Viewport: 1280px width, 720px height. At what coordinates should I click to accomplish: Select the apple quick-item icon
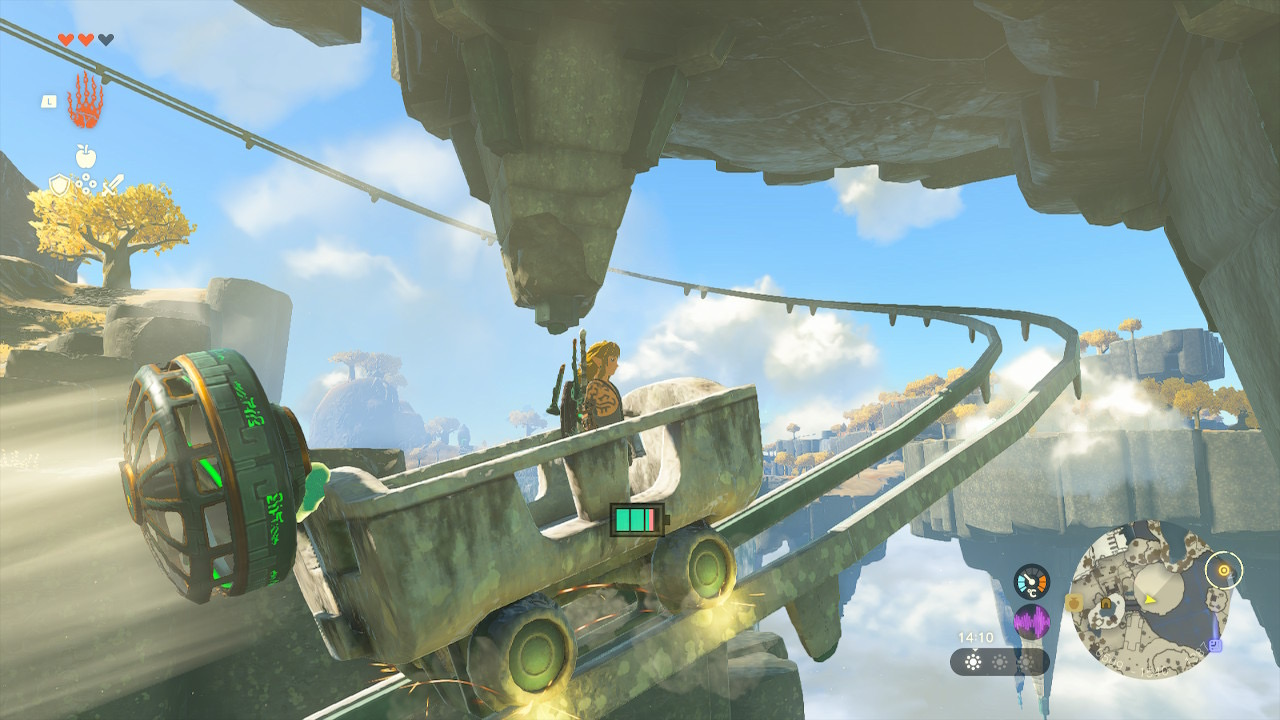point(85,156)
